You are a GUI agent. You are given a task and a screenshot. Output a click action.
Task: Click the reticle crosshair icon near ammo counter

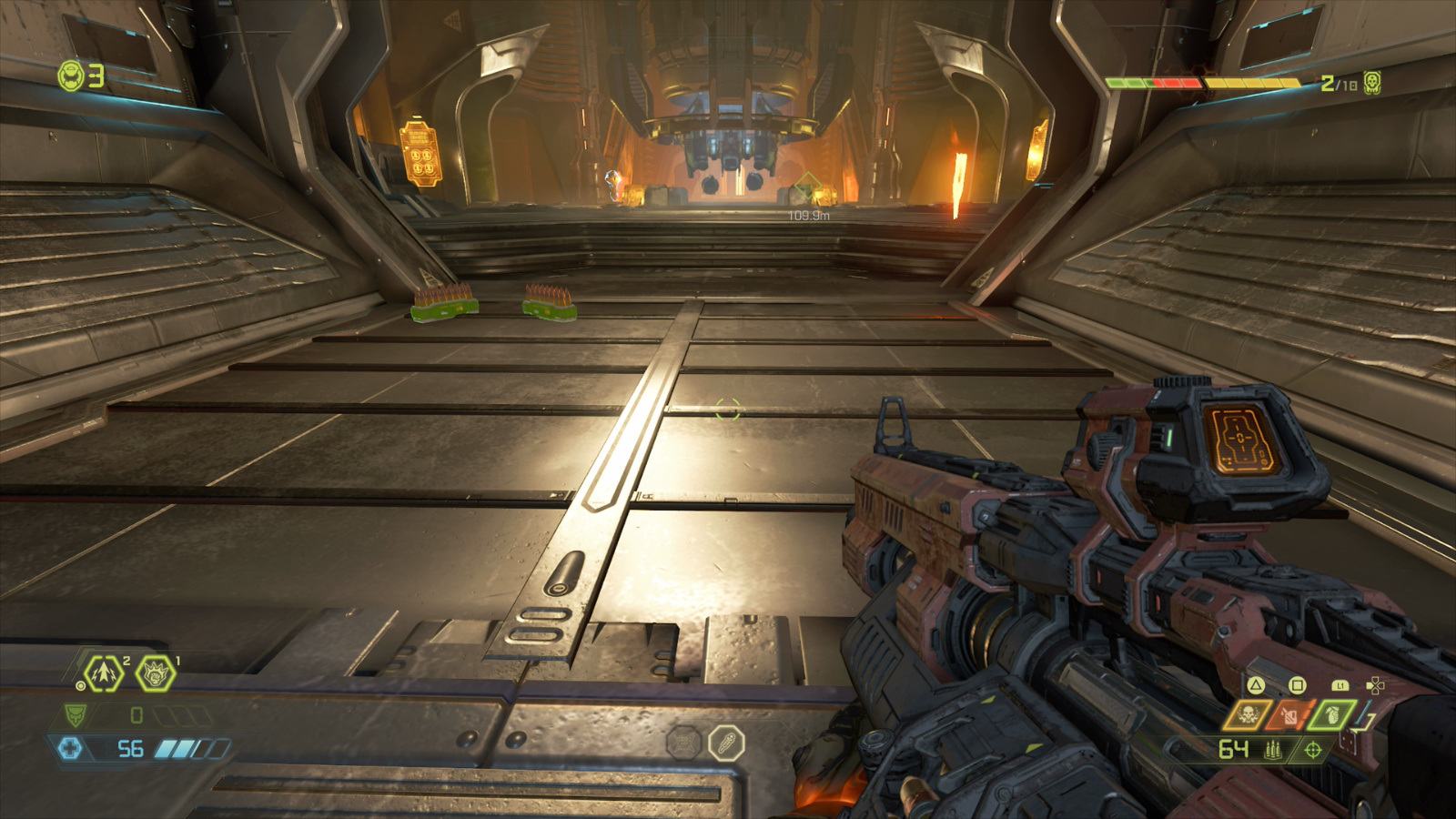(1311, 751)
